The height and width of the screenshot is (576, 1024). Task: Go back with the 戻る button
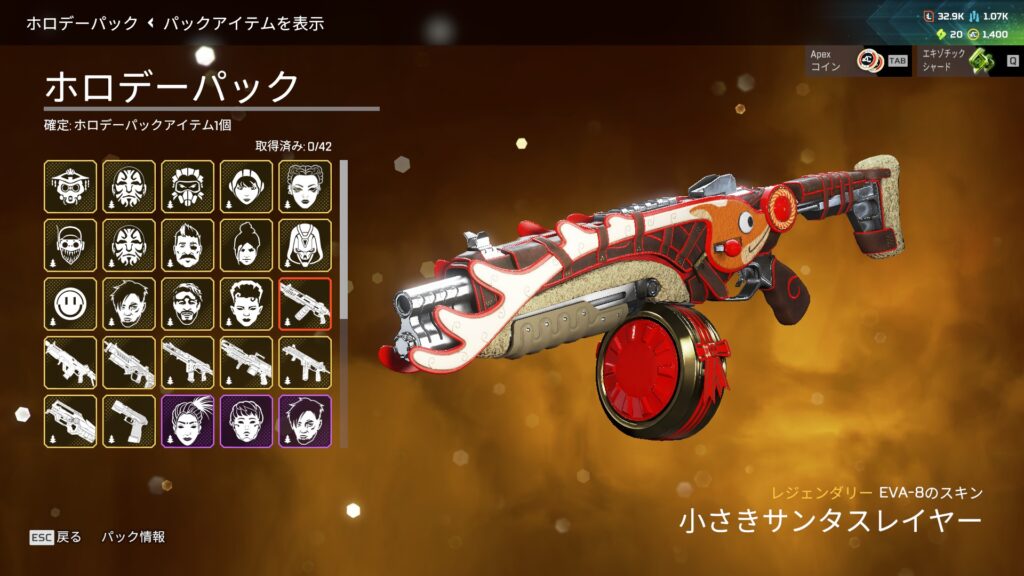click(56, 537)
